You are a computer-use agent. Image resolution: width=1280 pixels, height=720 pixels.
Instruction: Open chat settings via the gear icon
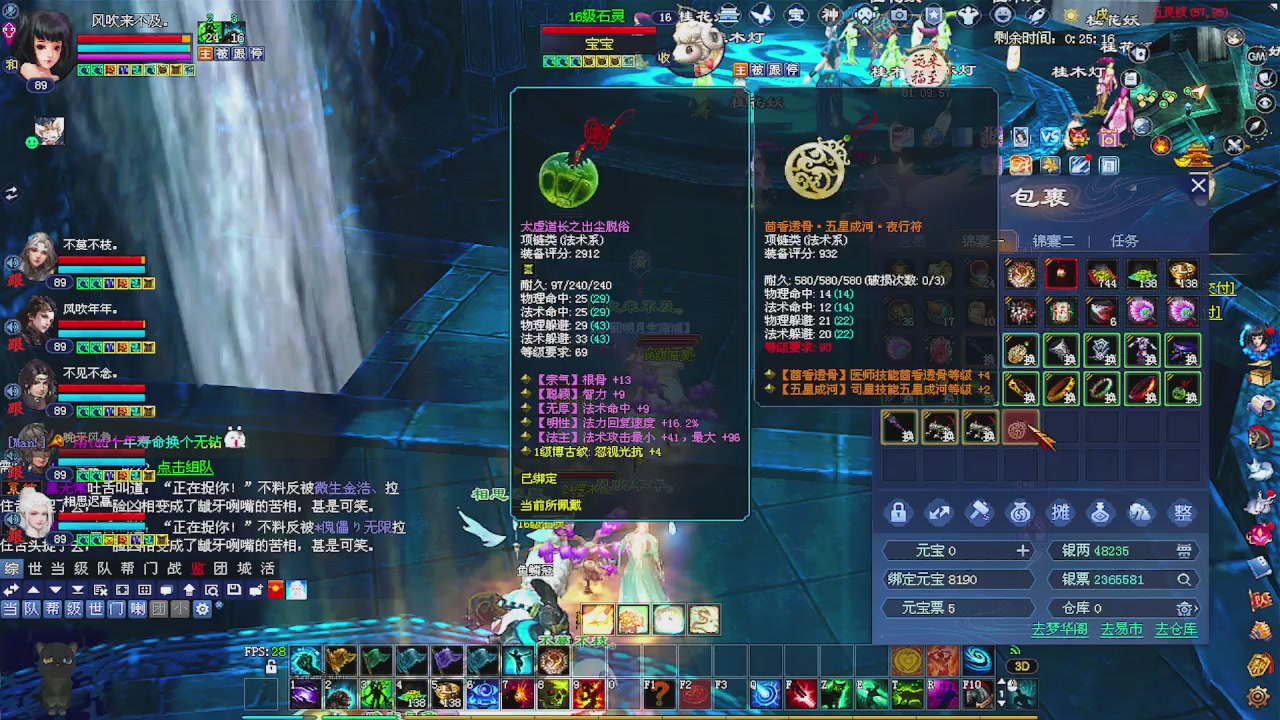202,609
